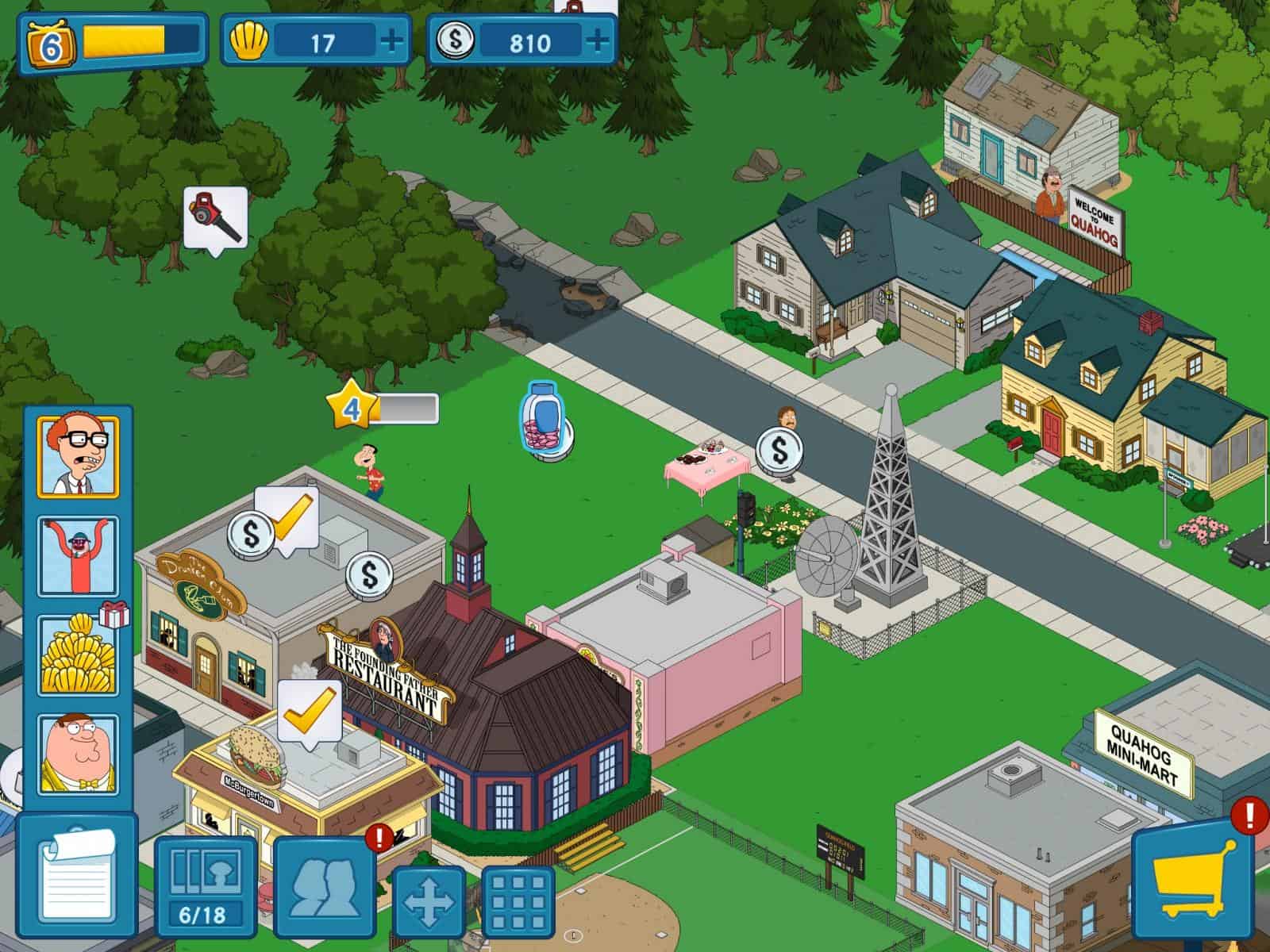
Task: Open the gold clam pile gift offer
Action: coord(78,655)
